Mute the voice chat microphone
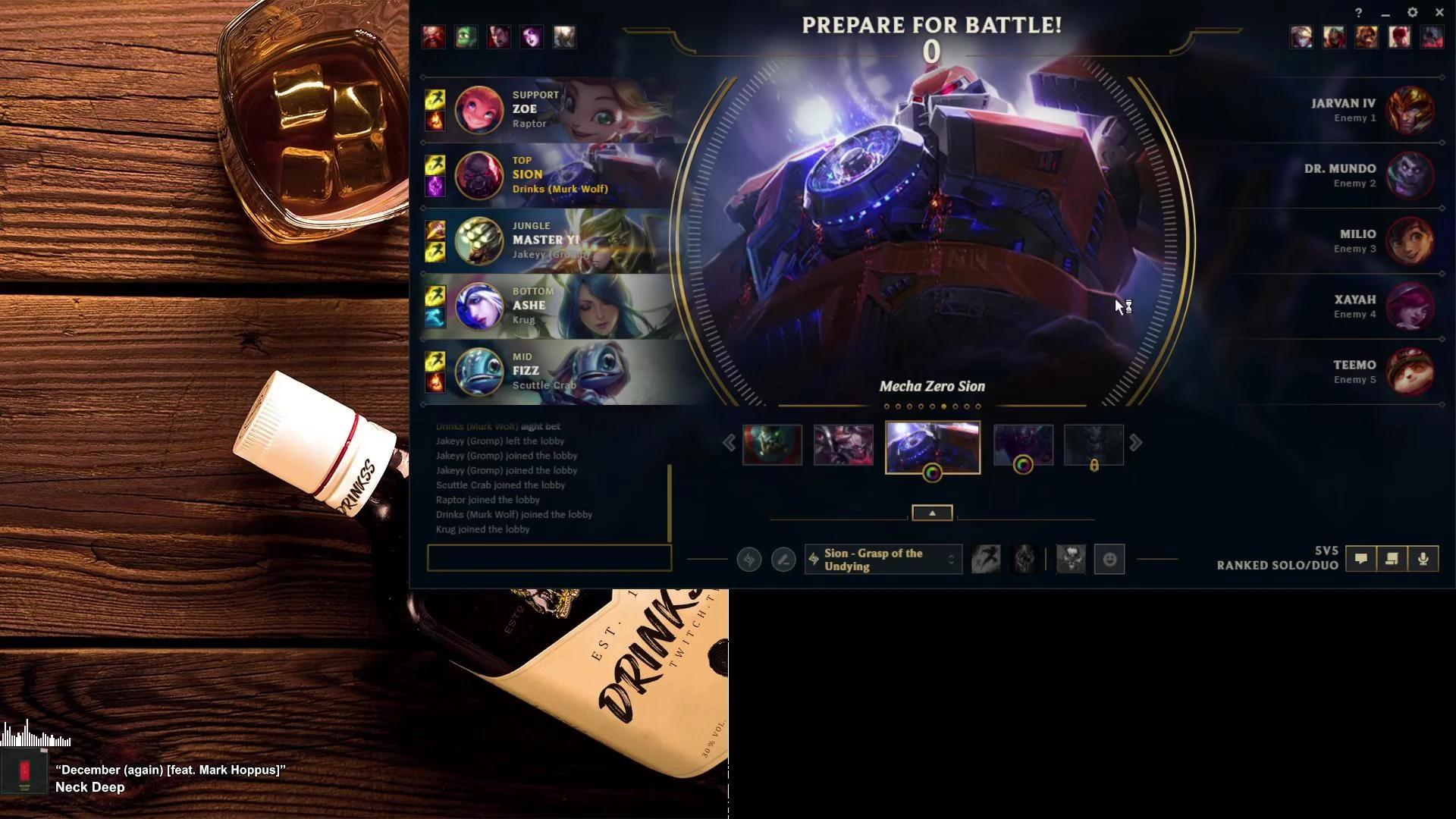Screen dimensions: 1456x819 coord(1423,559)
